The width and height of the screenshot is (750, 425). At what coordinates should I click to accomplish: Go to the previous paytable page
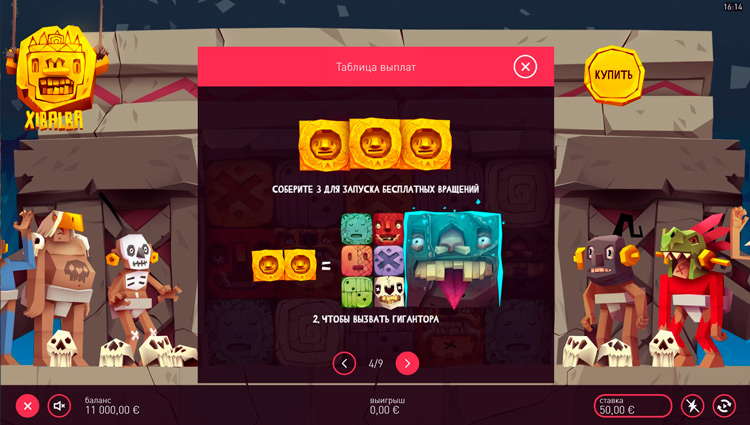(344, 363)
